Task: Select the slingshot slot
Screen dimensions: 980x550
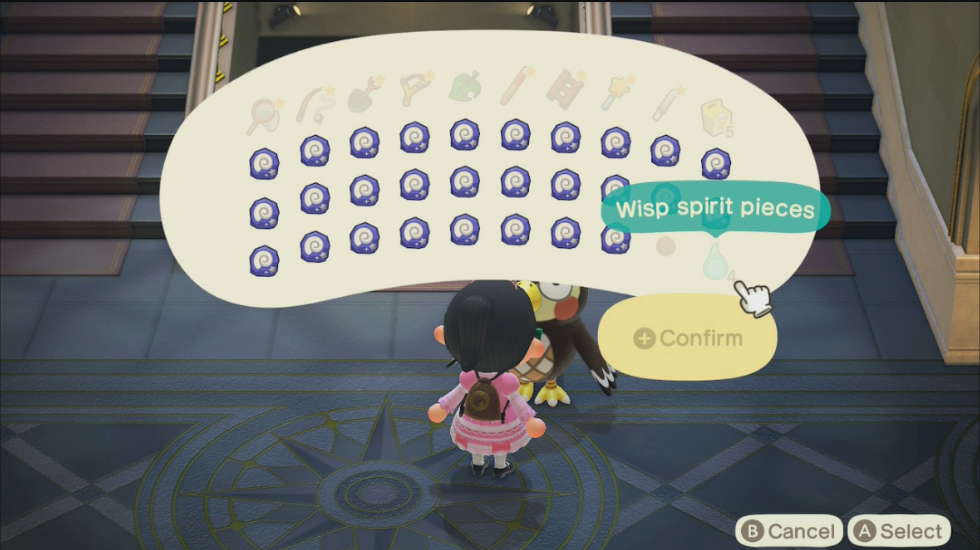Action: [x=414, y=91]
